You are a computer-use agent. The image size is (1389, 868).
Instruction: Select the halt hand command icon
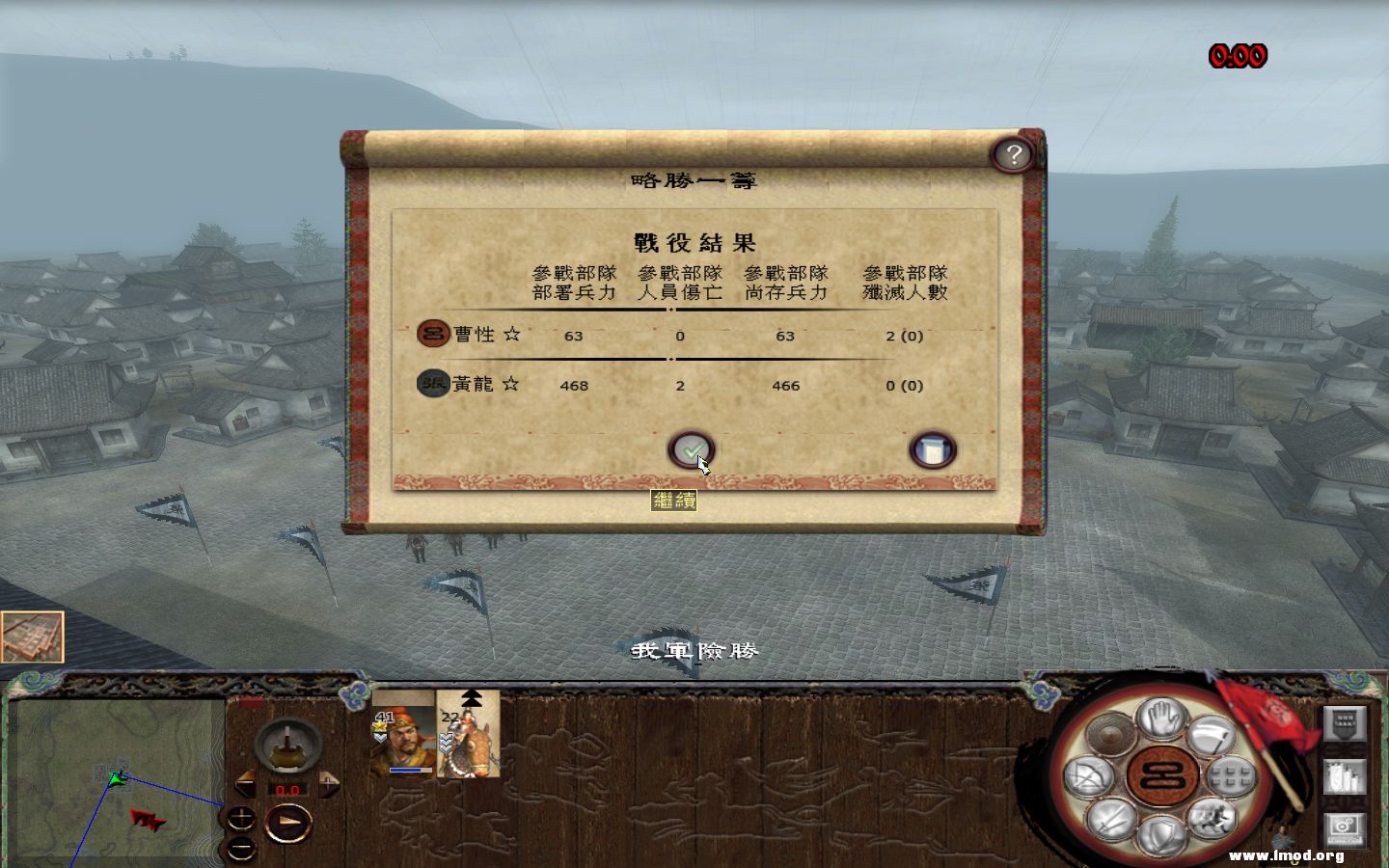click(1160, 720)
